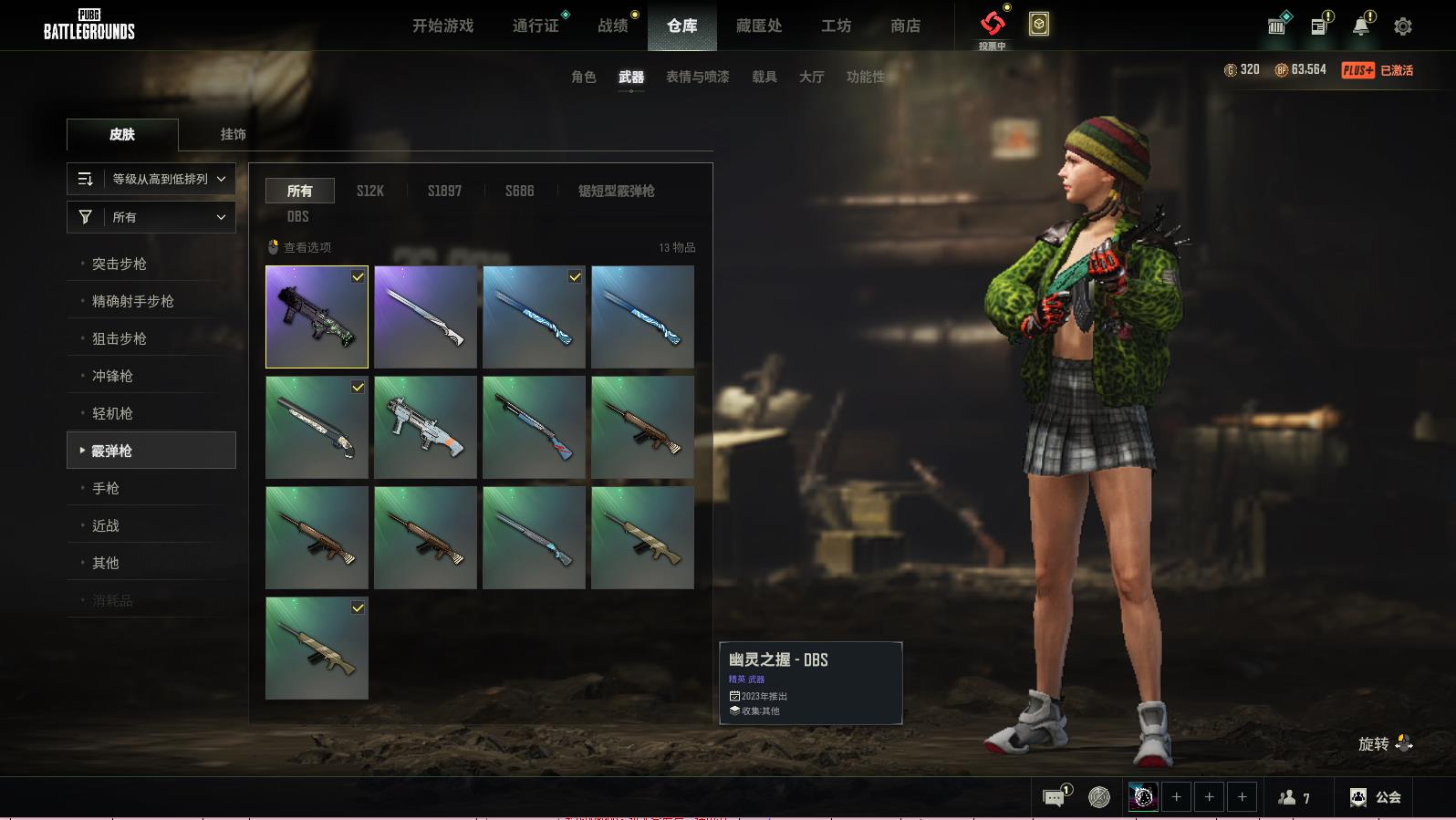This screenshot has width=1456, height=820.
Task: Open the 公会 clan panel
Action: tap(1376, 797)
